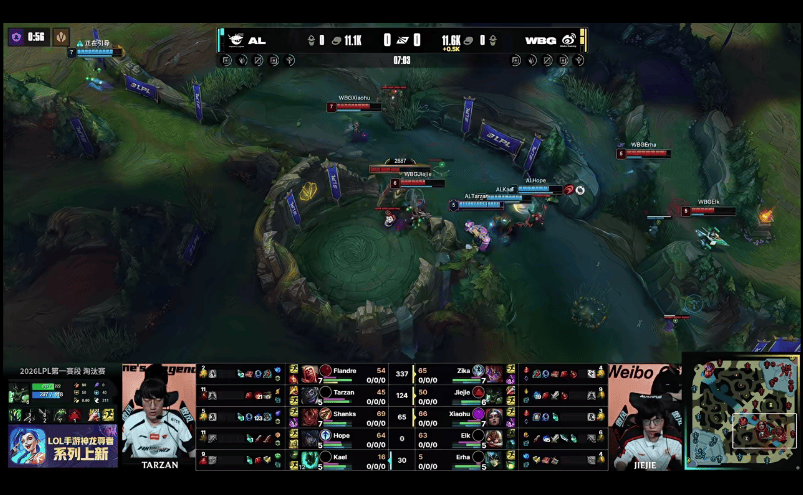Screen dimensions: 803x495
Task: Click the purple objective timer icon
Action: [x=16, y=36]
